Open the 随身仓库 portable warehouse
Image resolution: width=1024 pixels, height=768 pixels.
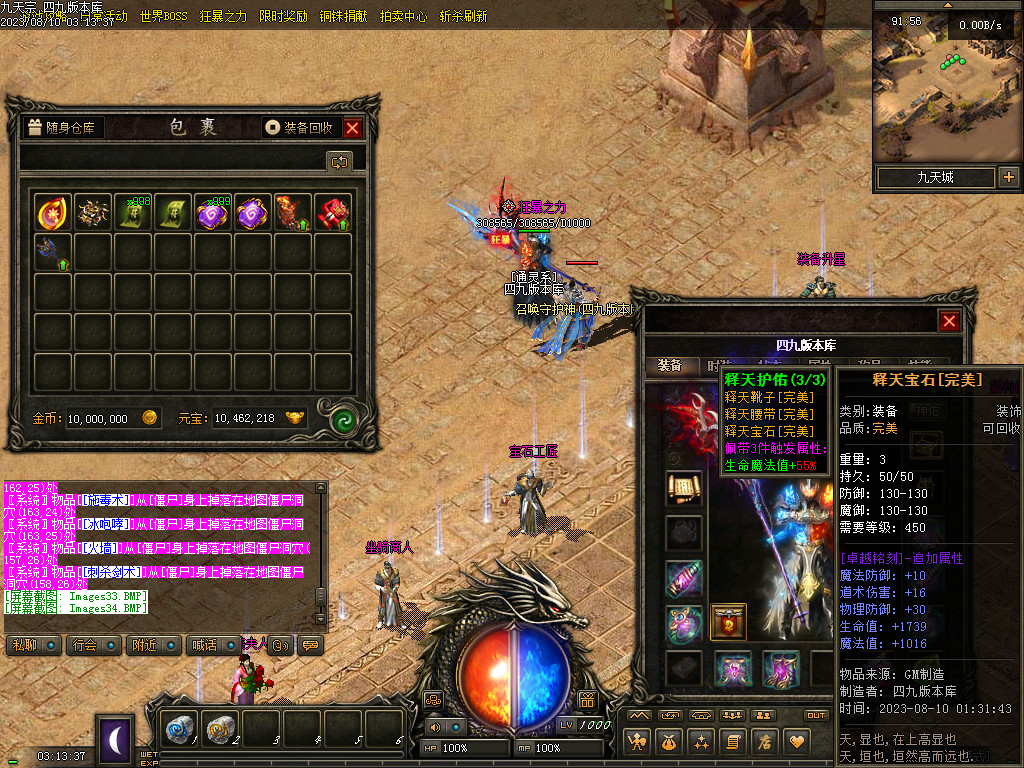coord(62,128)
